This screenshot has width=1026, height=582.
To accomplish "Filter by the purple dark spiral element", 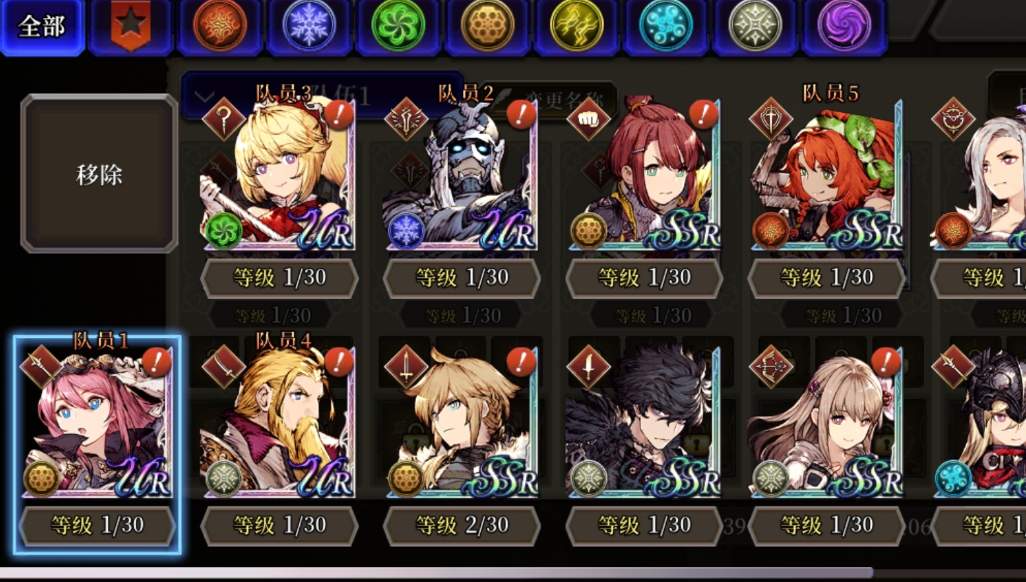I will (x=844, y=26).
